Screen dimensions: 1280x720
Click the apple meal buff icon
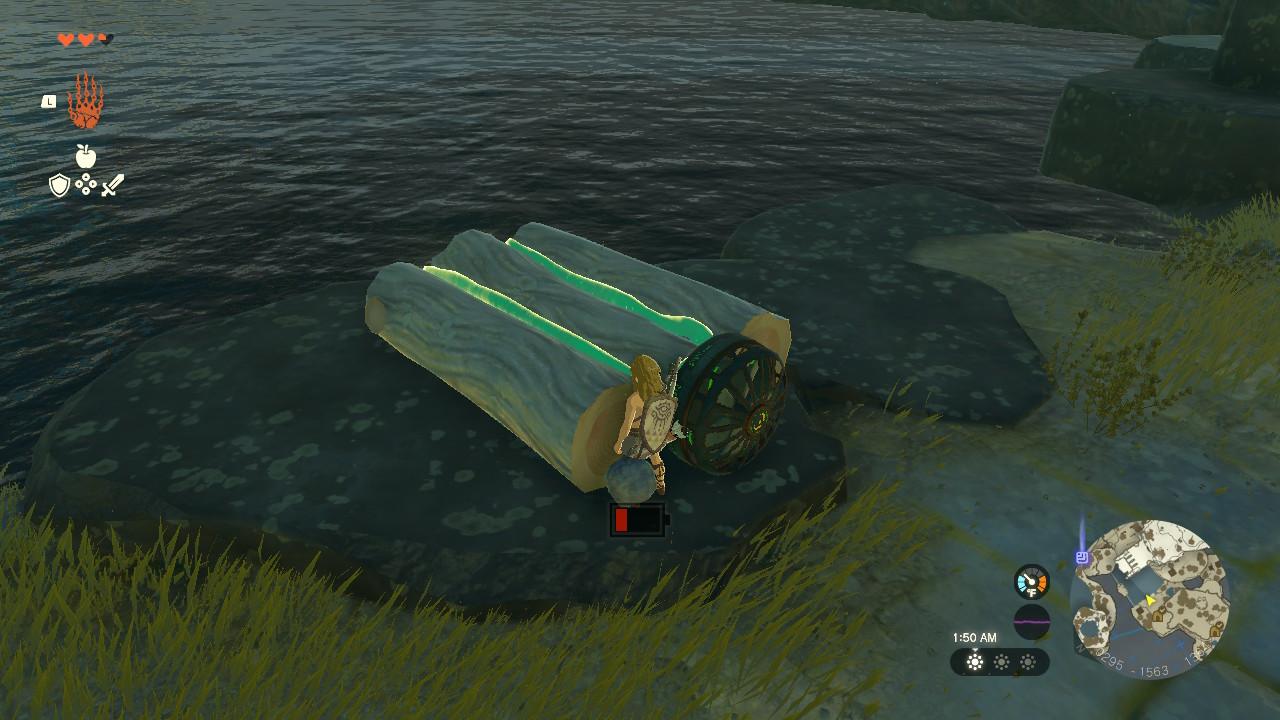click(88, 157)
